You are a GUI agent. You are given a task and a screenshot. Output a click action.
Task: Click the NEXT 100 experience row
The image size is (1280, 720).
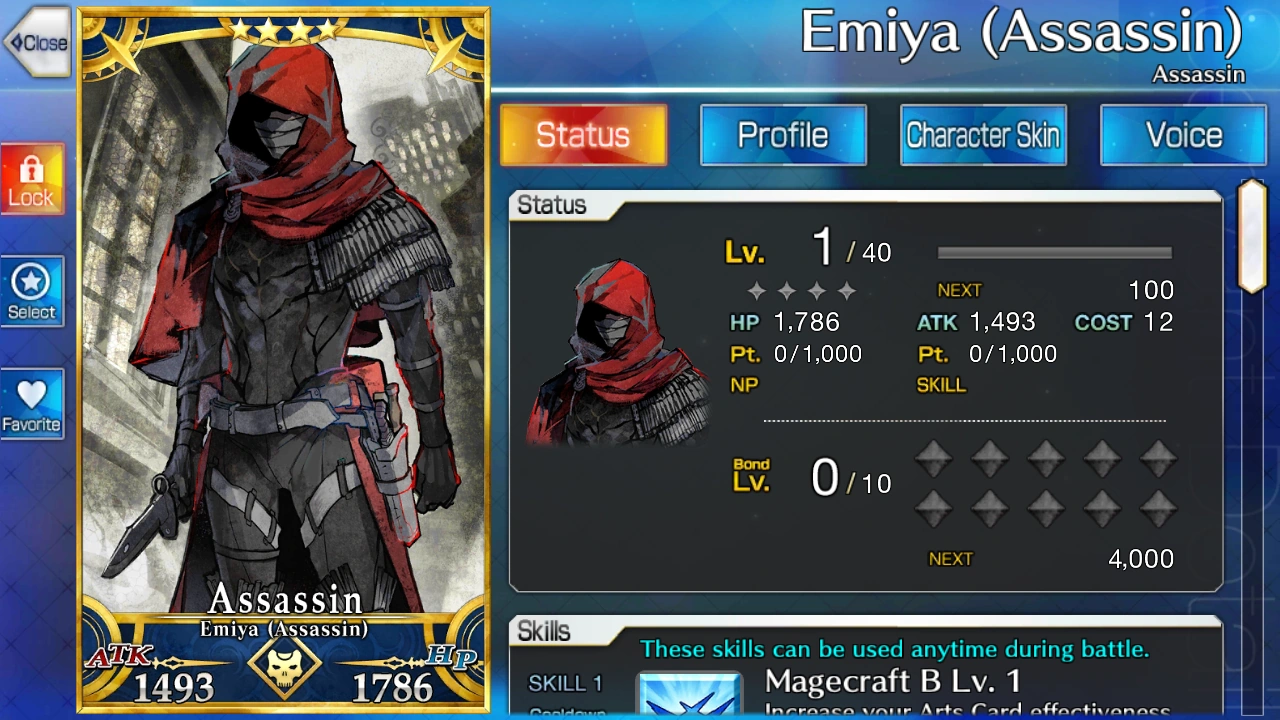(x=1055, y=290)
